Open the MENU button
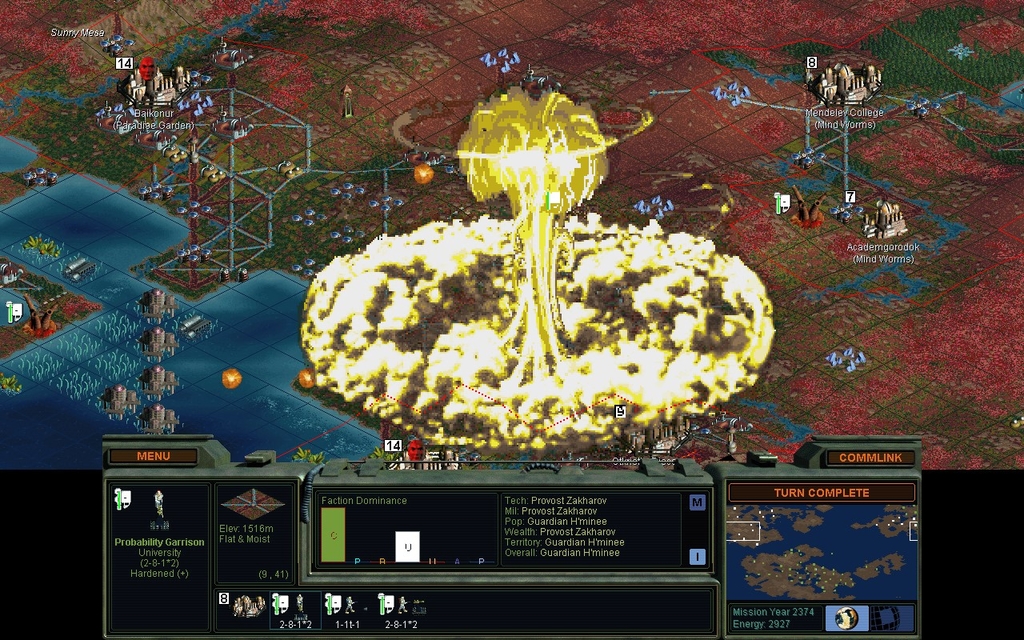The height and width of the screenshot is (640, 1024). (153, 457)
